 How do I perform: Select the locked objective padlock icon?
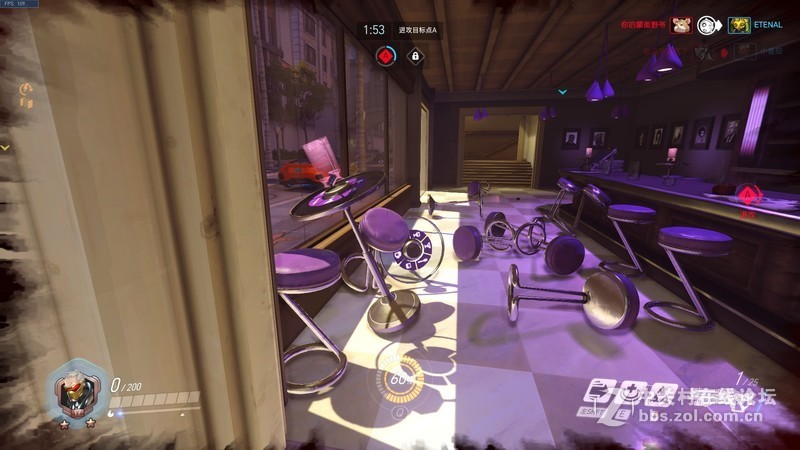[414, 56]
